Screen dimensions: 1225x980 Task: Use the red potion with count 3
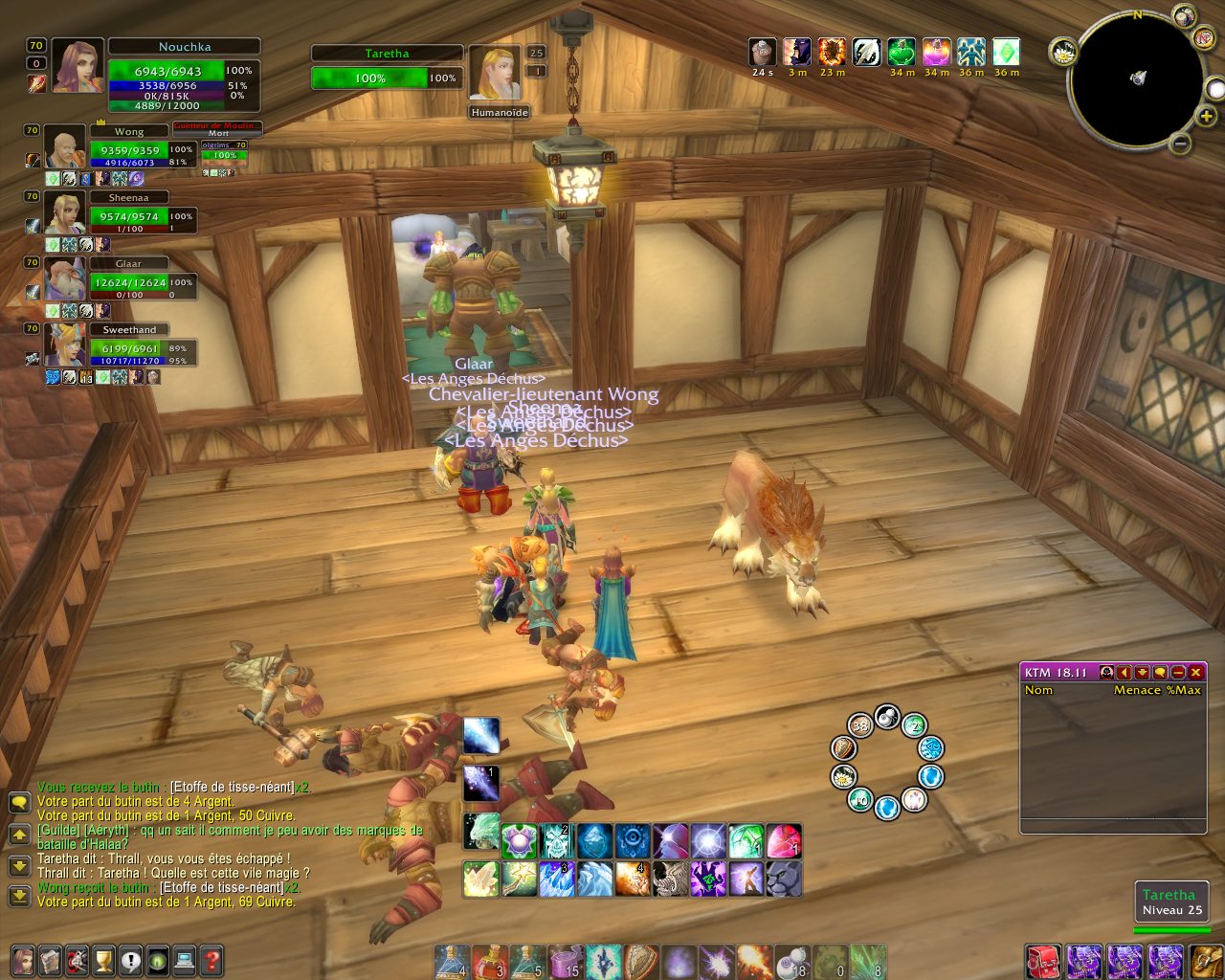pyautogui.click(x=488, y=961)
